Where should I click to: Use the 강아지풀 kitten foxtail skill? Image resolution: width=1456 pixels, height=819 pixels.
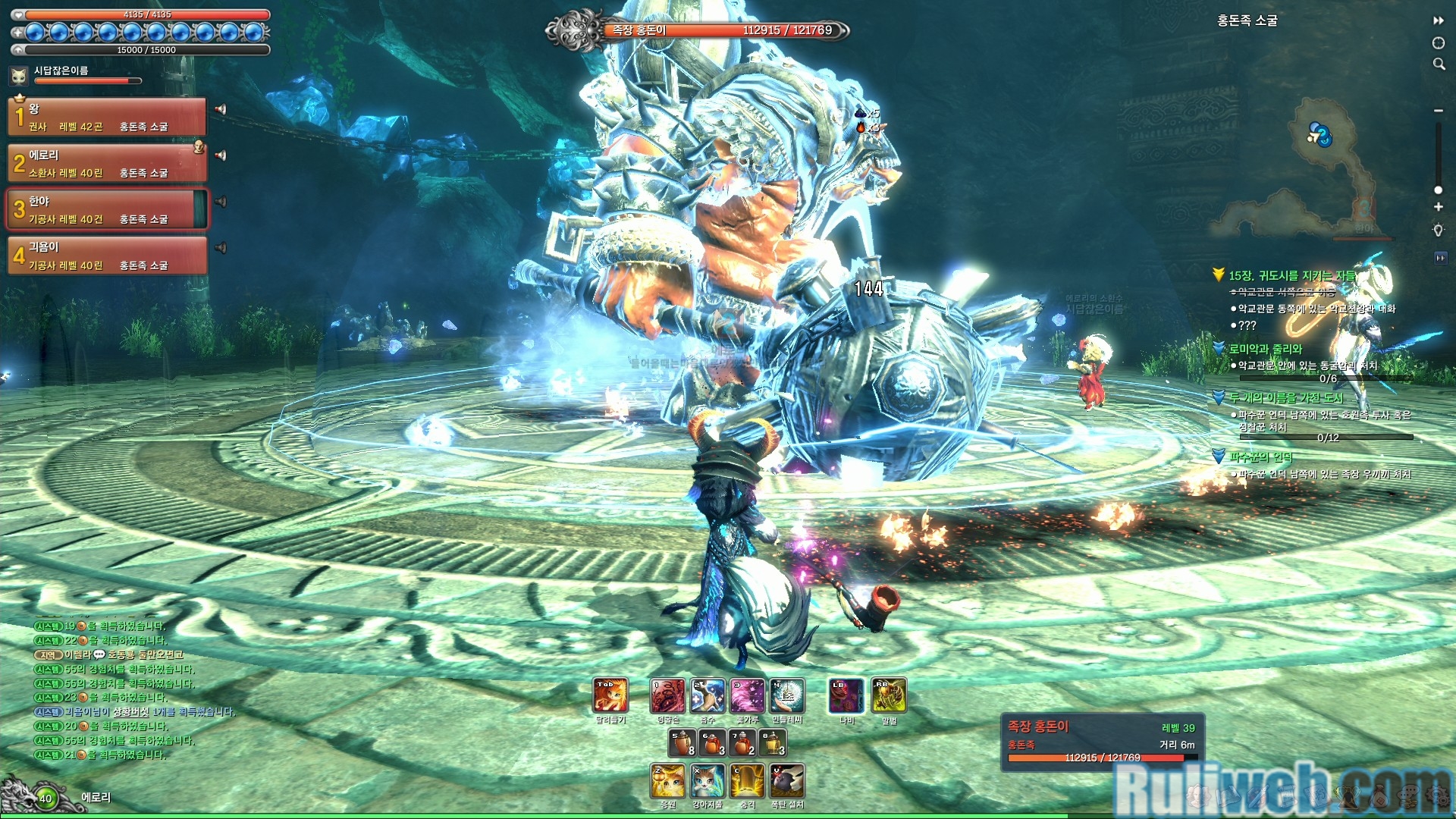click(708, 781)
